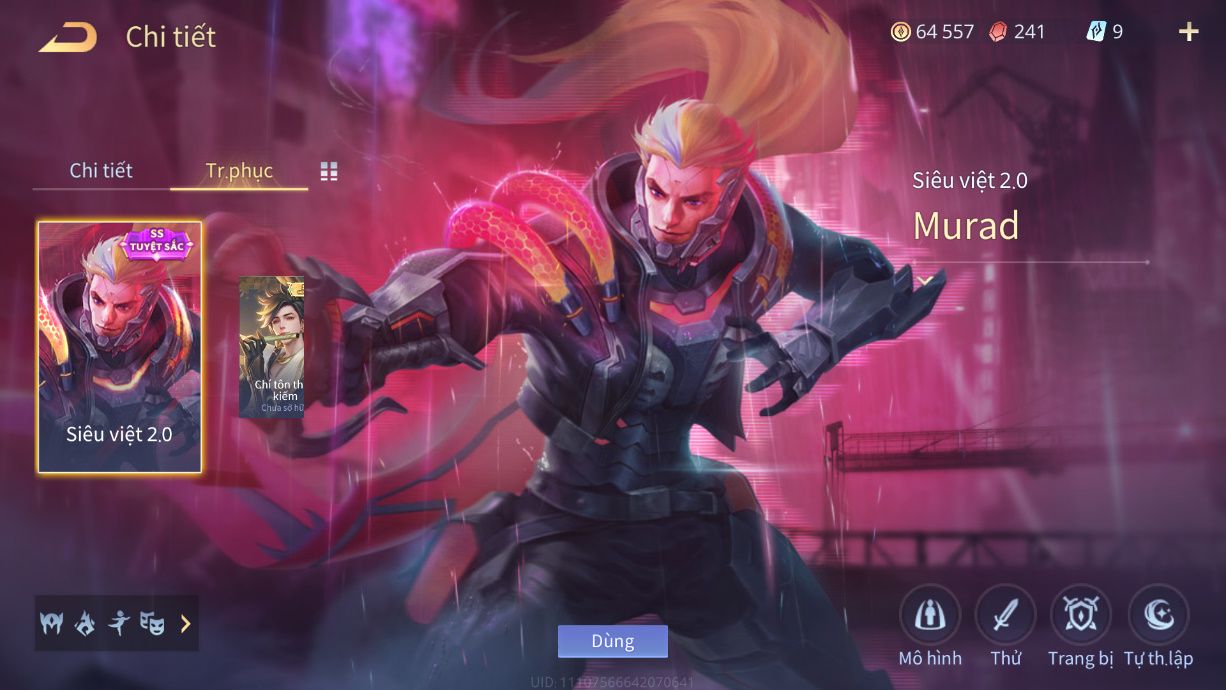Toggle the skin grid view icon
Viewport: 1226px width, 690px height.
329,172
